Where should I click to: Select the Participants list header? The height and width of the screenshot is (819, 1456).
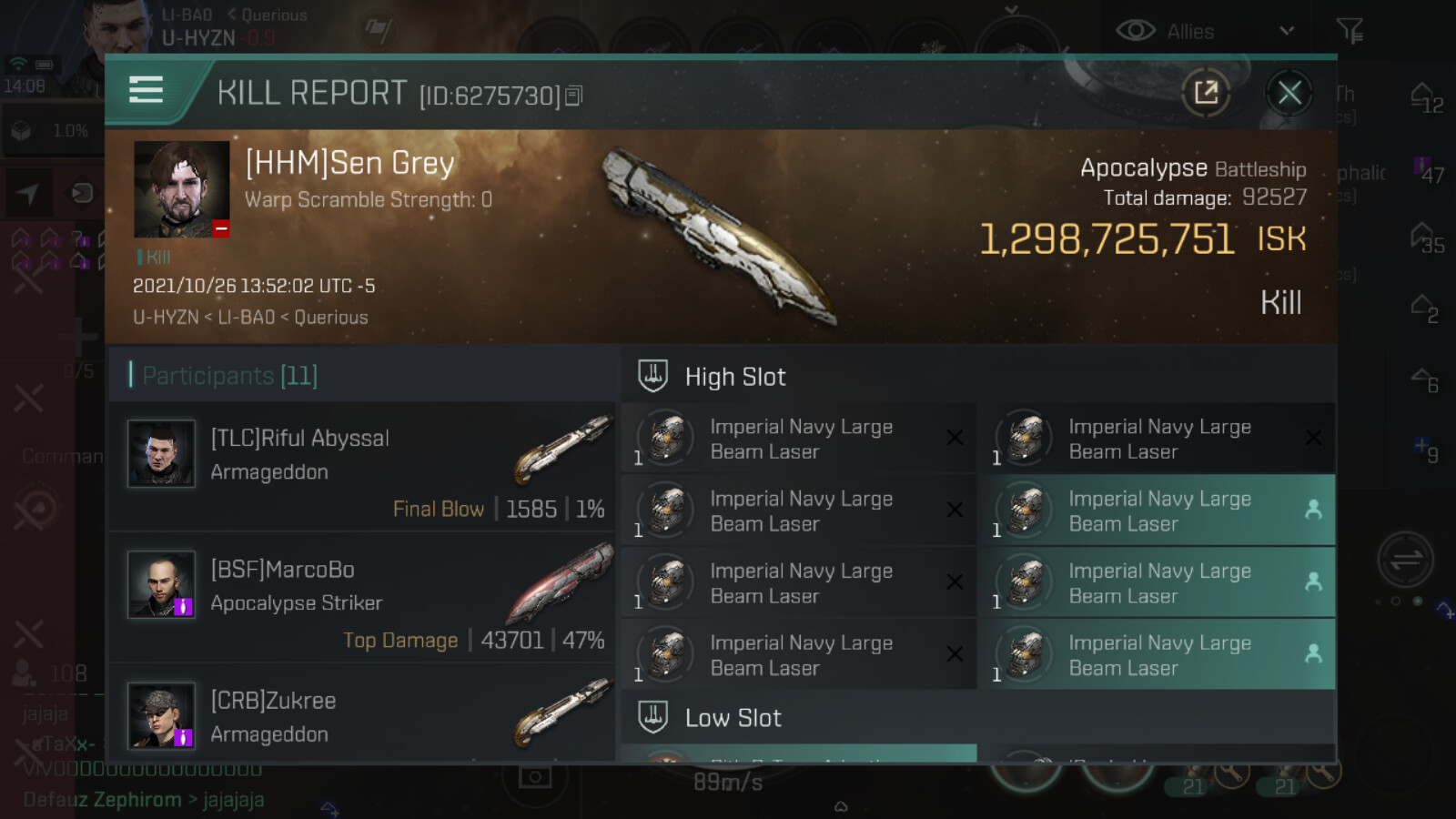230,375
